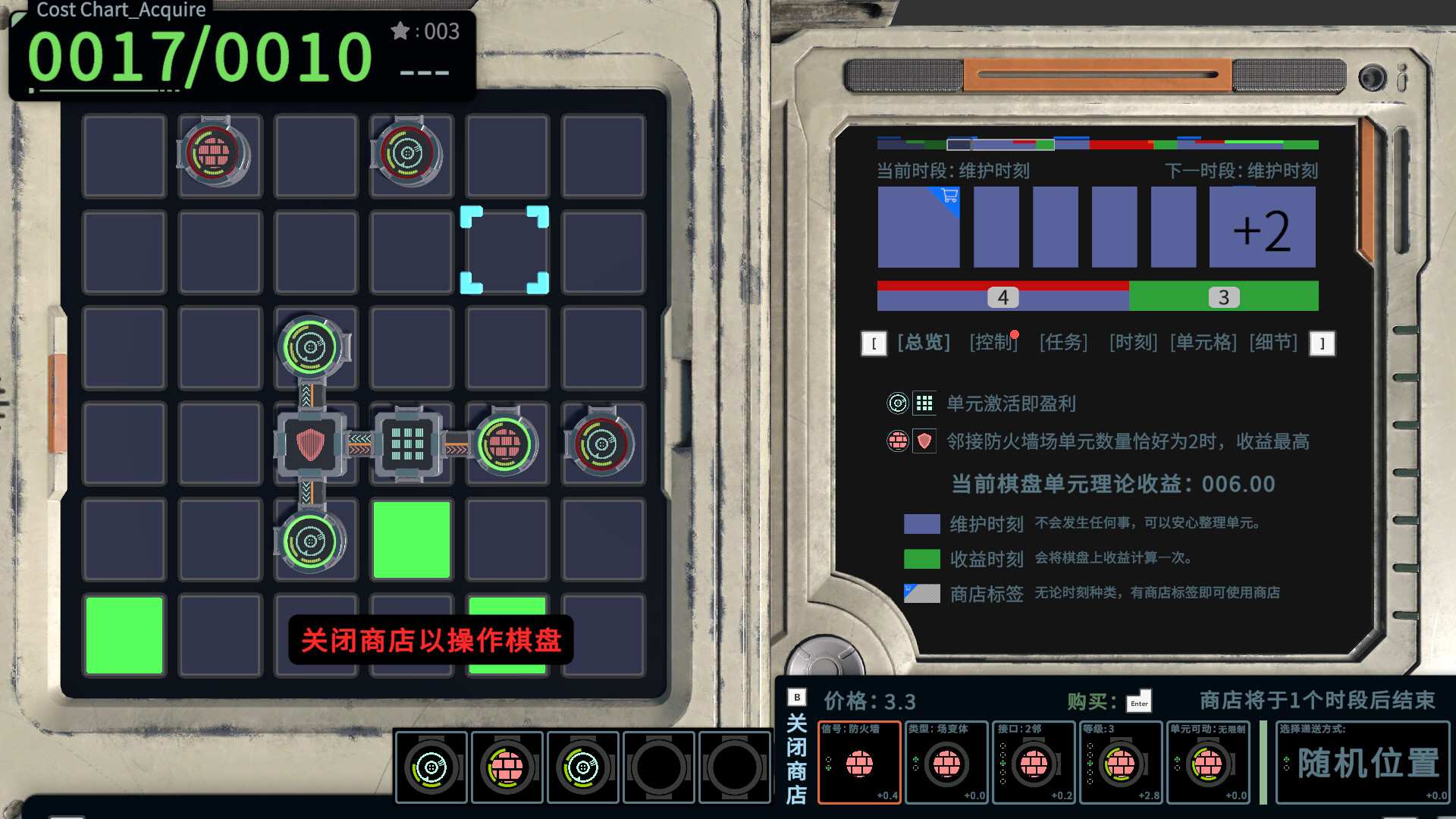Click the green segment showing 3 on the phase bar
Viewport: 1456px width, 819px height.
pos(1222,297)
